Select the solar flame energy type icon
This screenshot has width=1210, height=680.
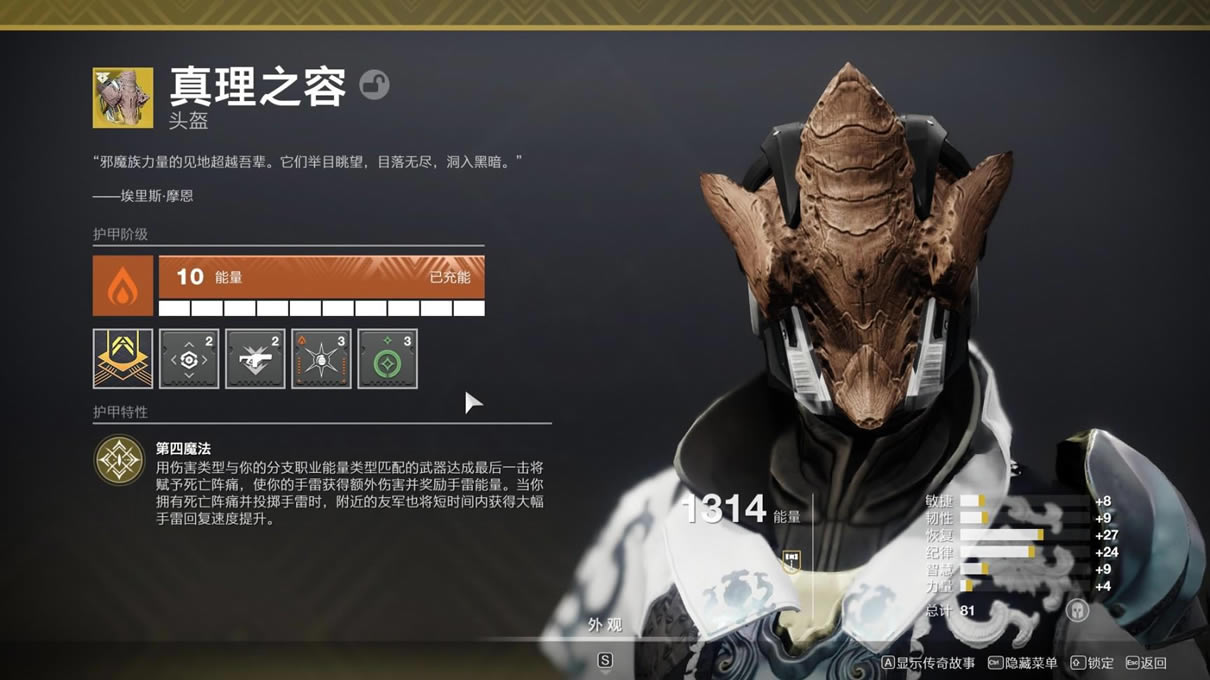click(123, 286)
